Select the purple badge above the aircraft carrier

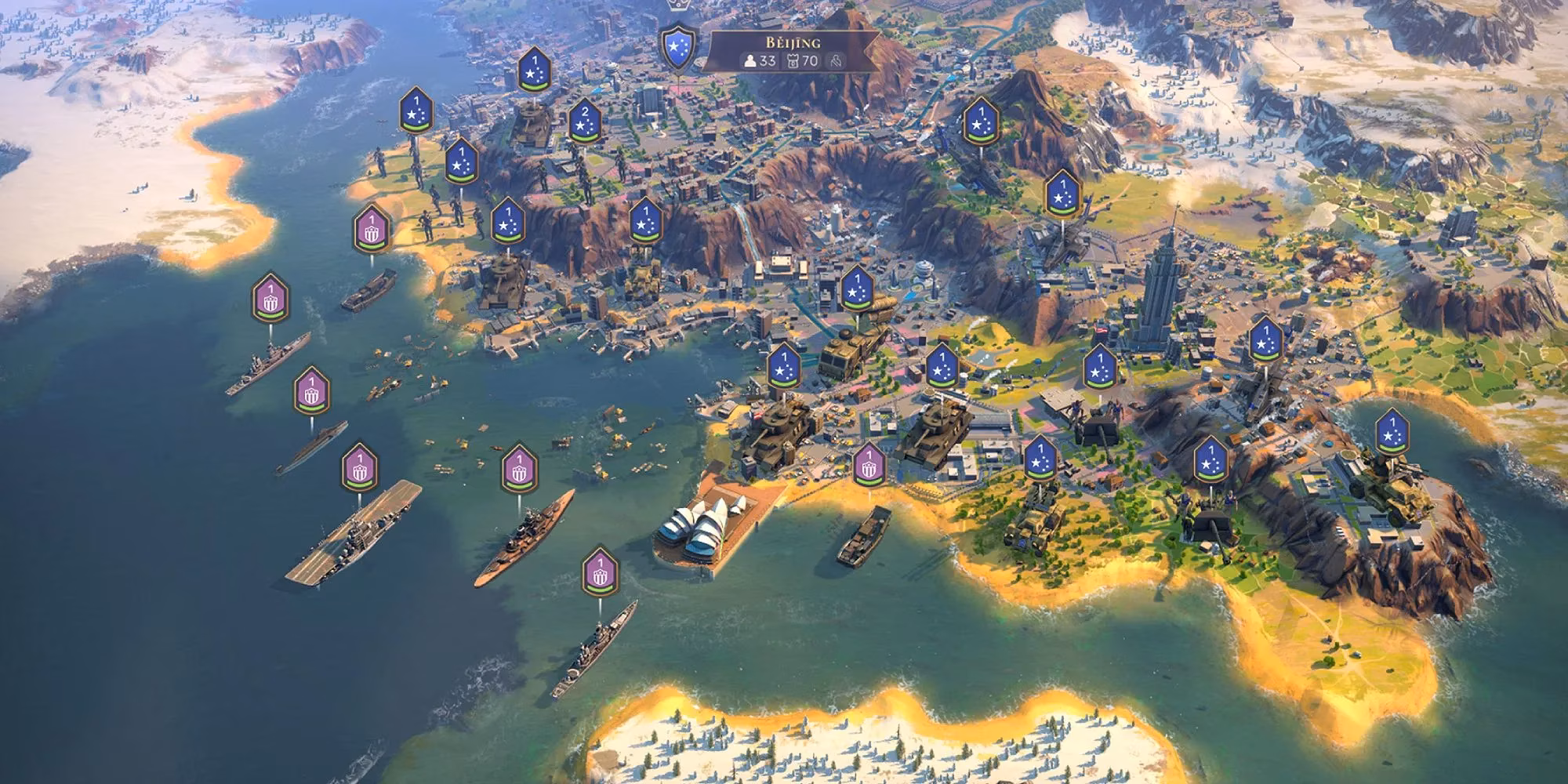tap(360, 467)
